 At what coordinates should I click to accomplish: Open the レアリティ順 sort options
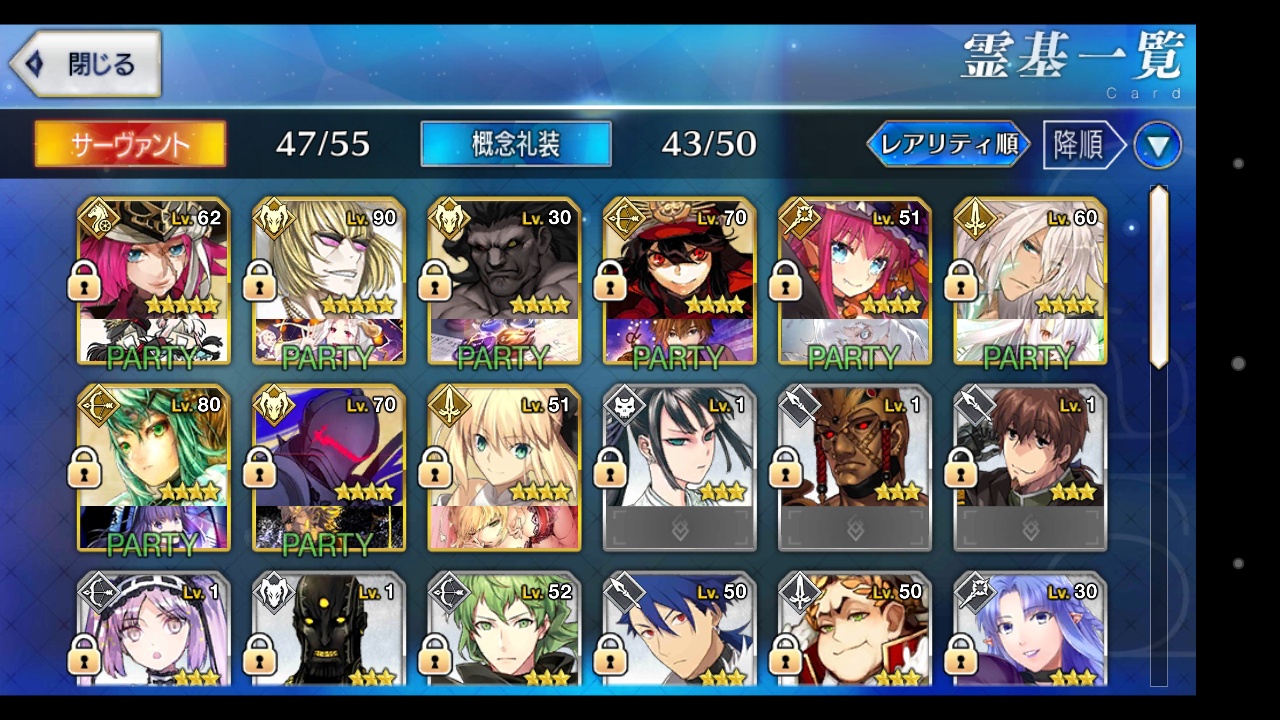point(948,144)
